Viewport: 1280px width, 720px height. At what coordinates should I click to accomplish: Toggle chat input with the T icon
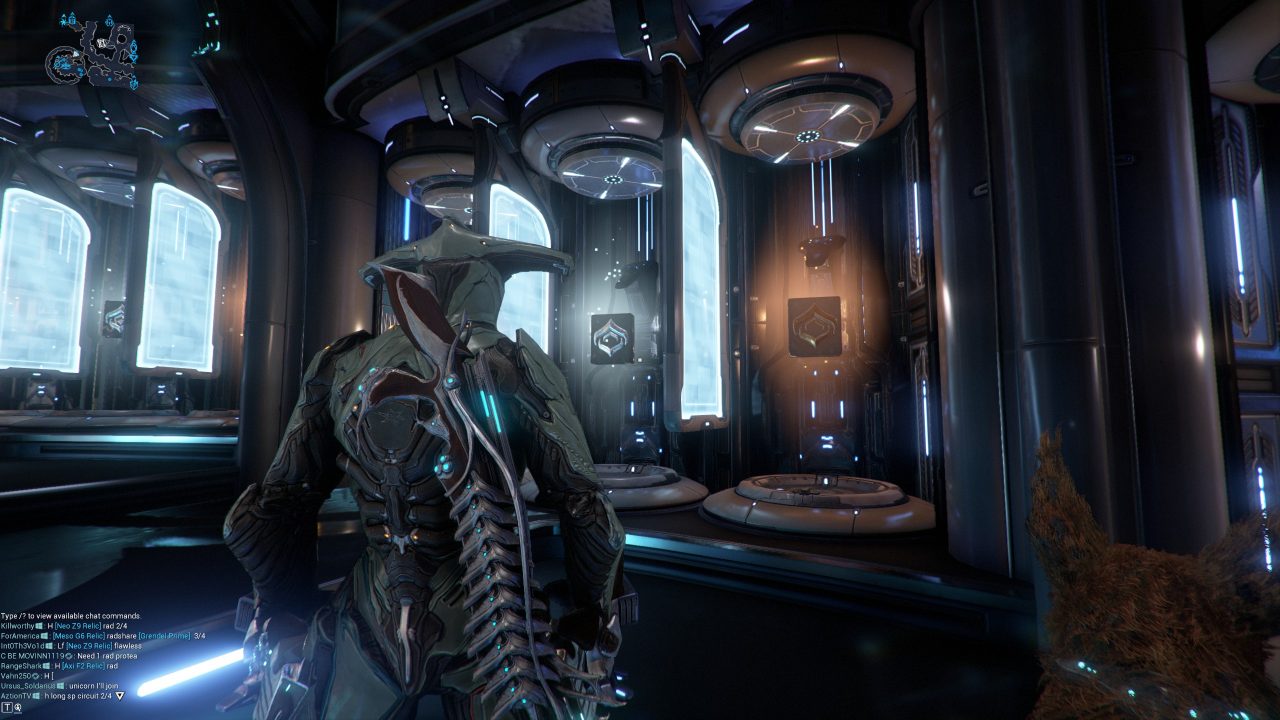click(x=6, y=708)
